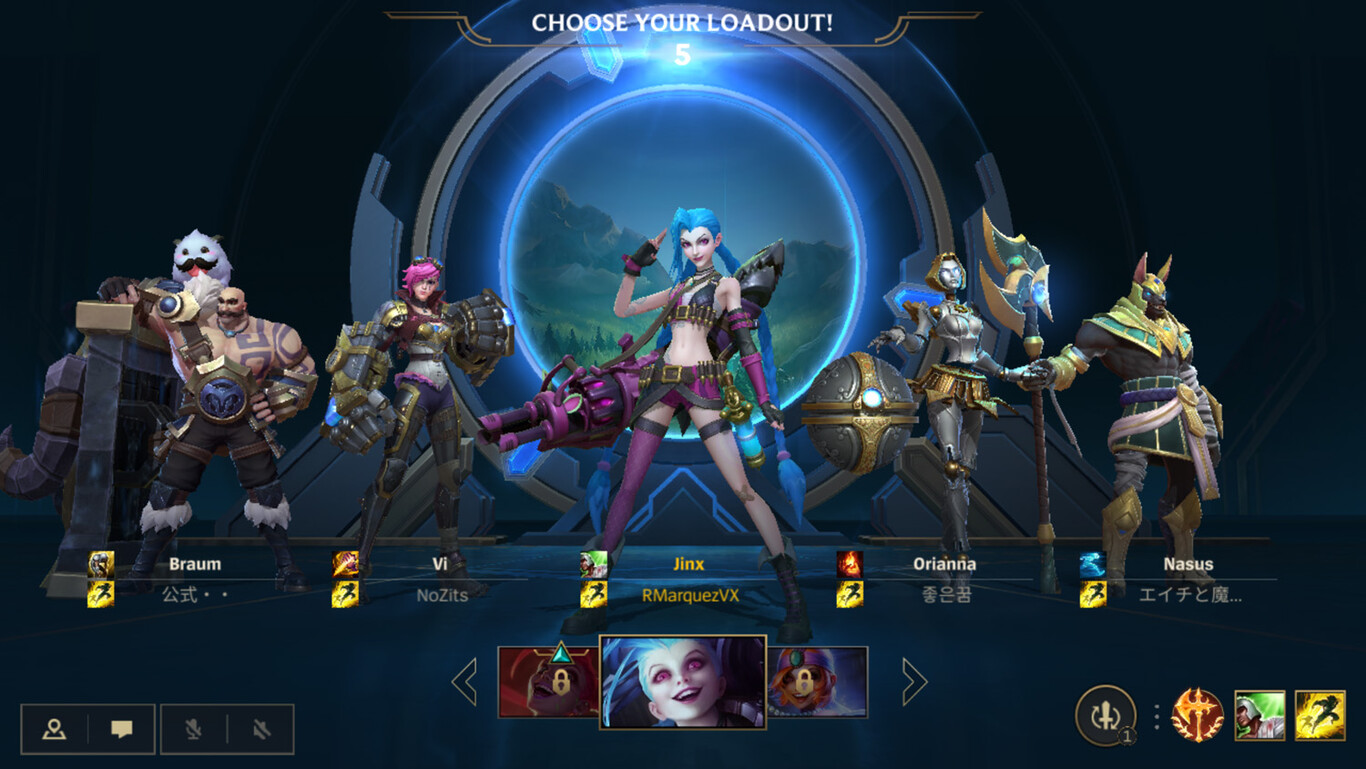The width and height of the screenshot is (1366, 769).
Task: Show the previous skin with the left arrow
Action: point(464,682)
